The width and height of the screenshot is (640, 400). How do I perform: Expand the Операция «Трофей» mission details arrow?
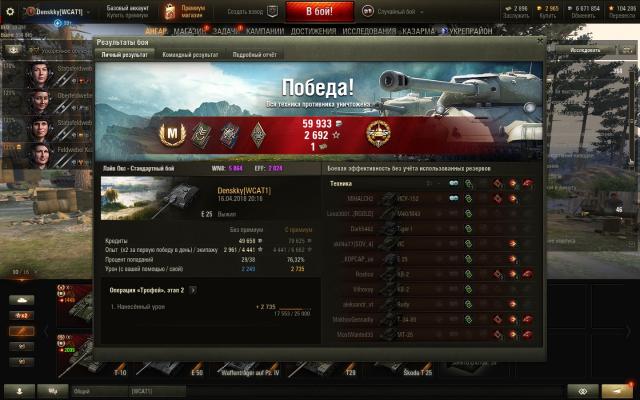(x=193, y=290)
